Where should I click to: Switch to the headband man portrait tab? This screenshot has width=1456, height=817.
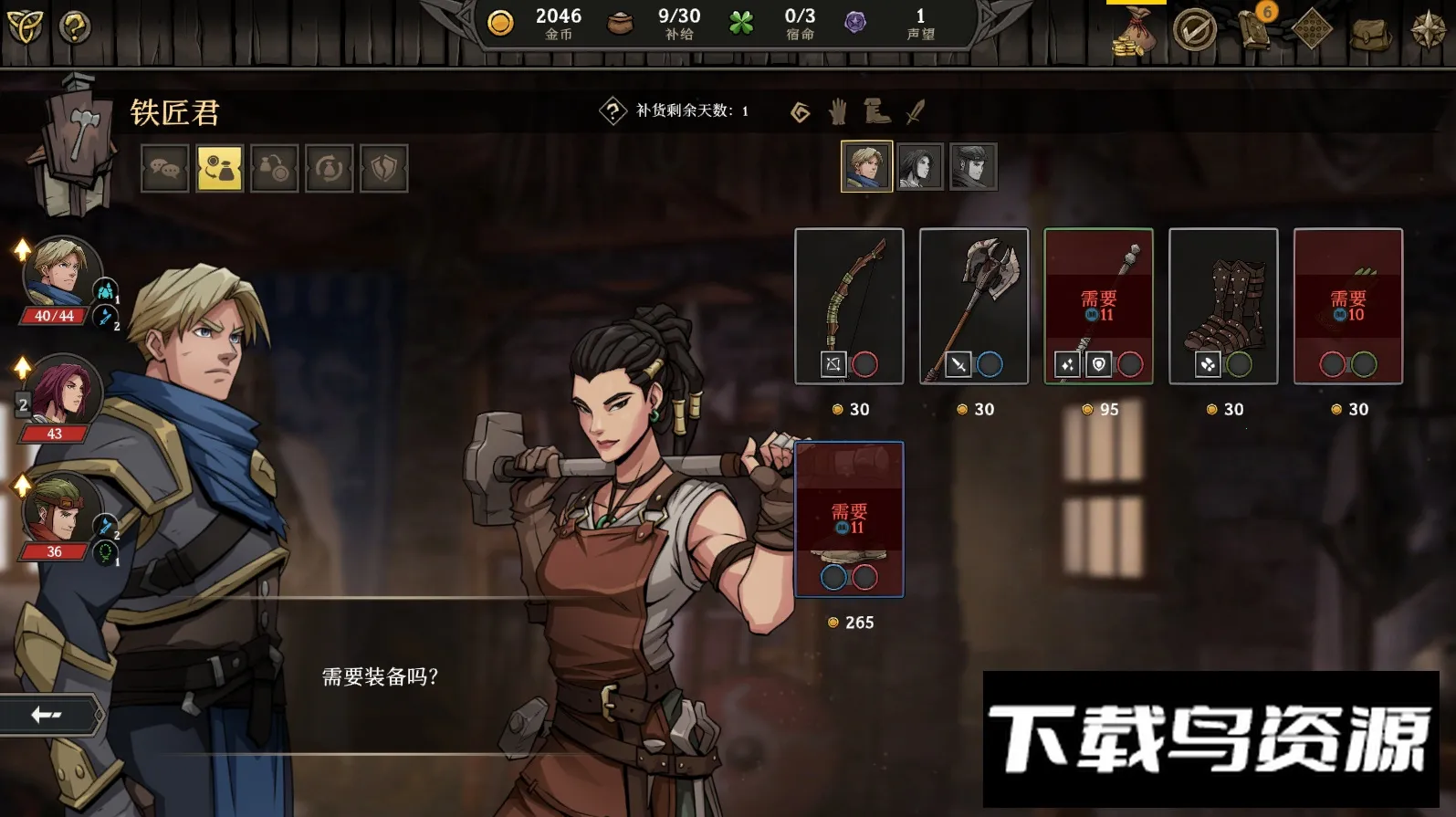coord(973,166)
